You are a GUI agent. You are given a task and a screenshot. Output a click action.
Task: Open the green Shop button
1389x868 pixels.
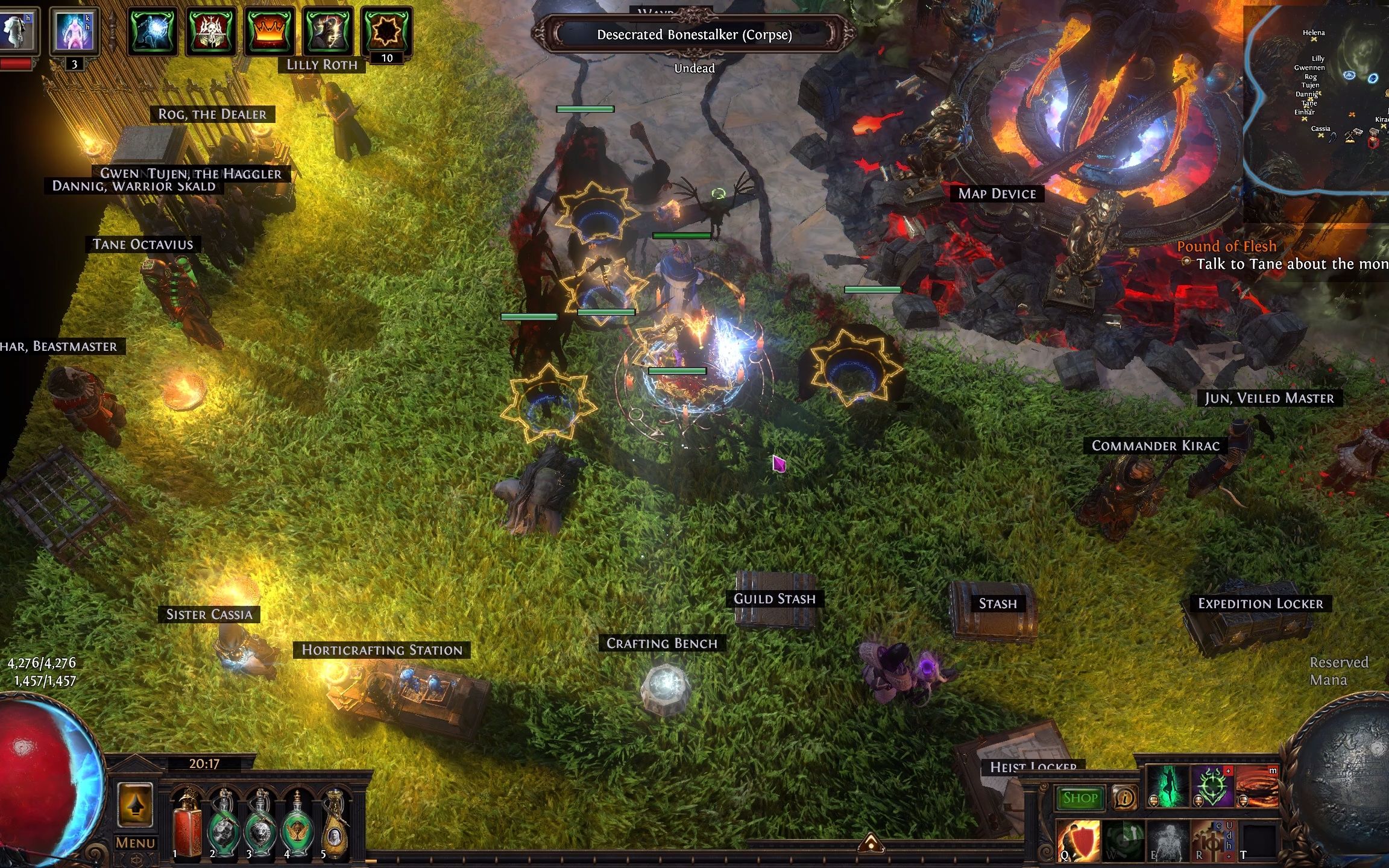pyautogui.click(x=1080, y=798)
